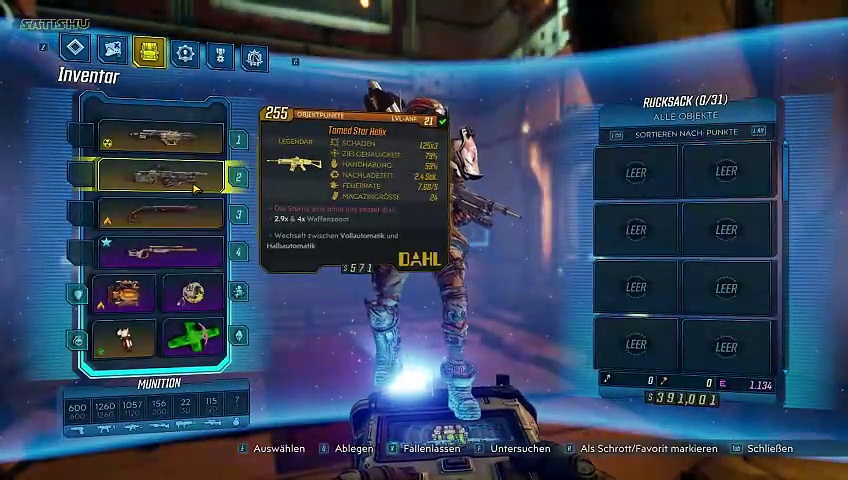Open the medal icon tab
This screenshot has height=480, width=848.
220,55
